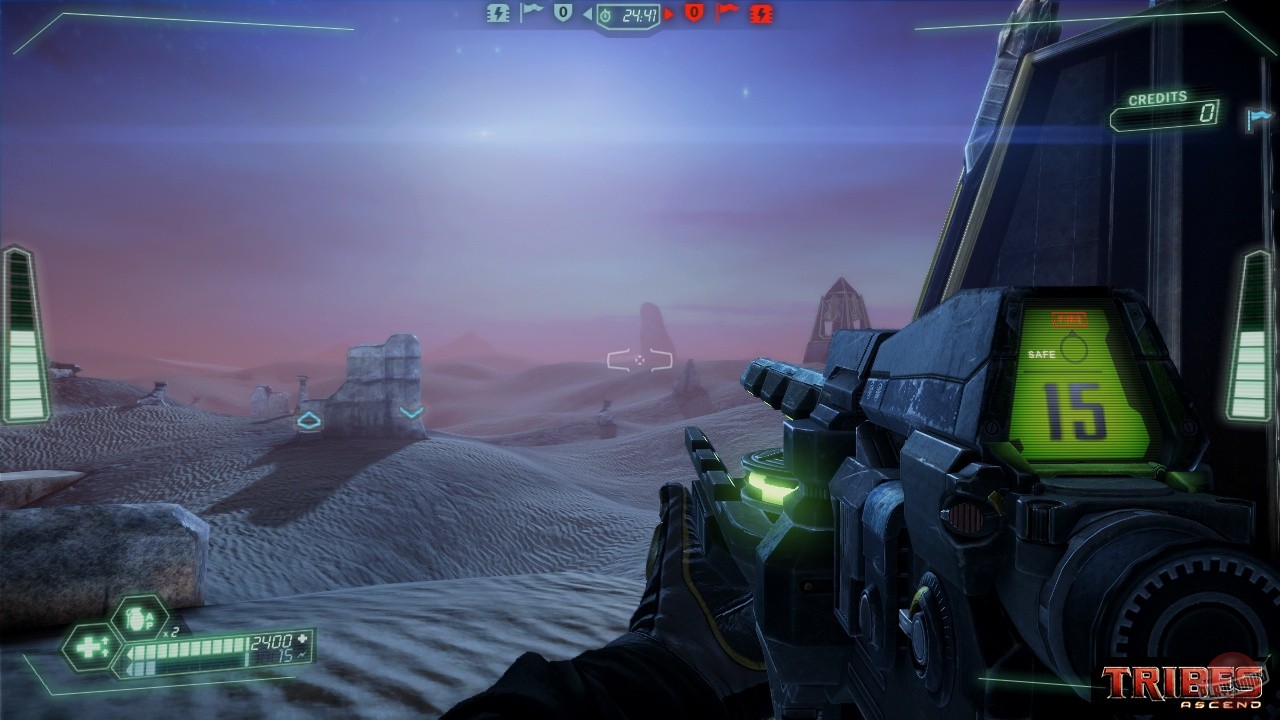Click the stopwatch icon in the match timer

tap(605, 16)
